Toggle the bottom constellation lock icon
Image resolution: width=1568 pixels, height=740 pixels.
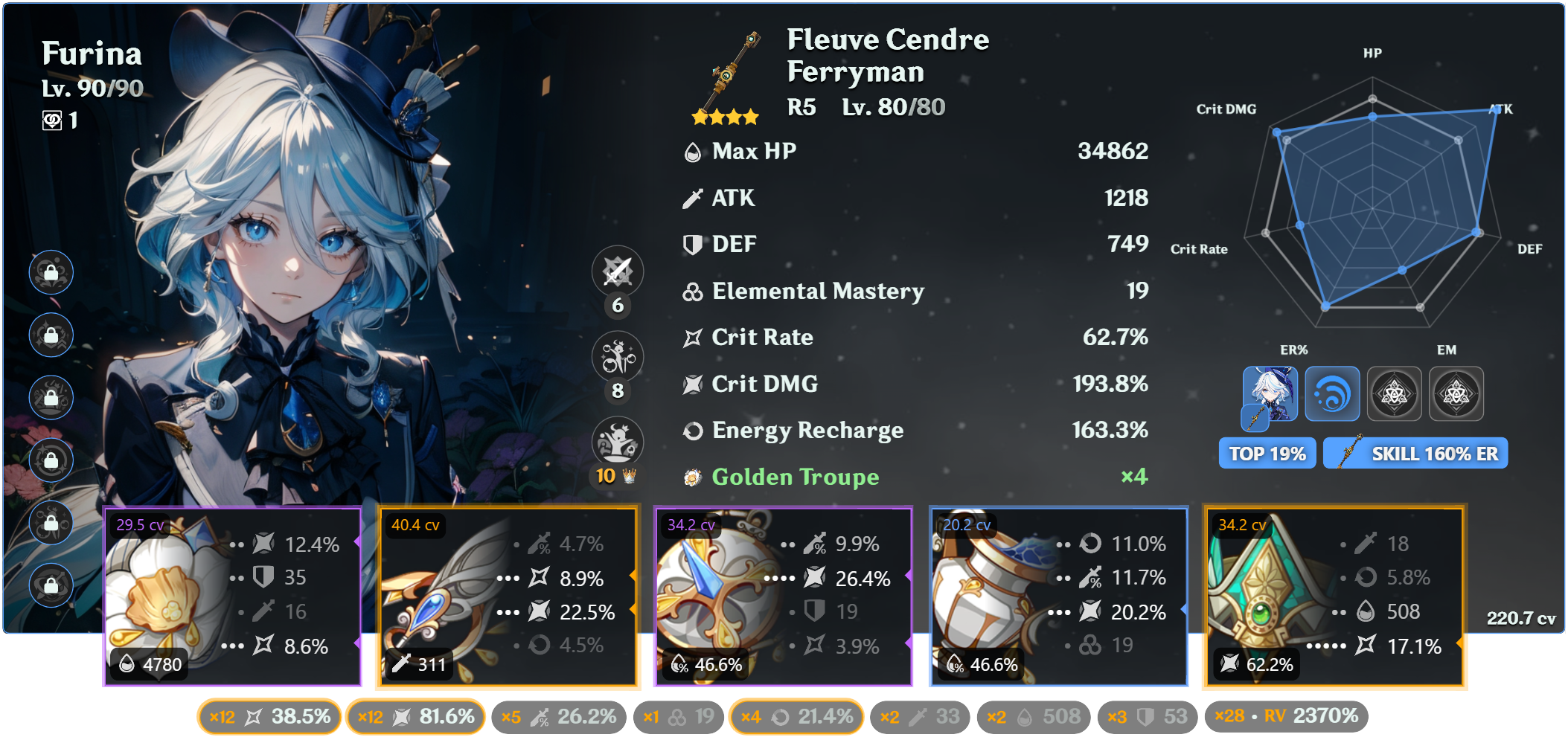(51, 585)
